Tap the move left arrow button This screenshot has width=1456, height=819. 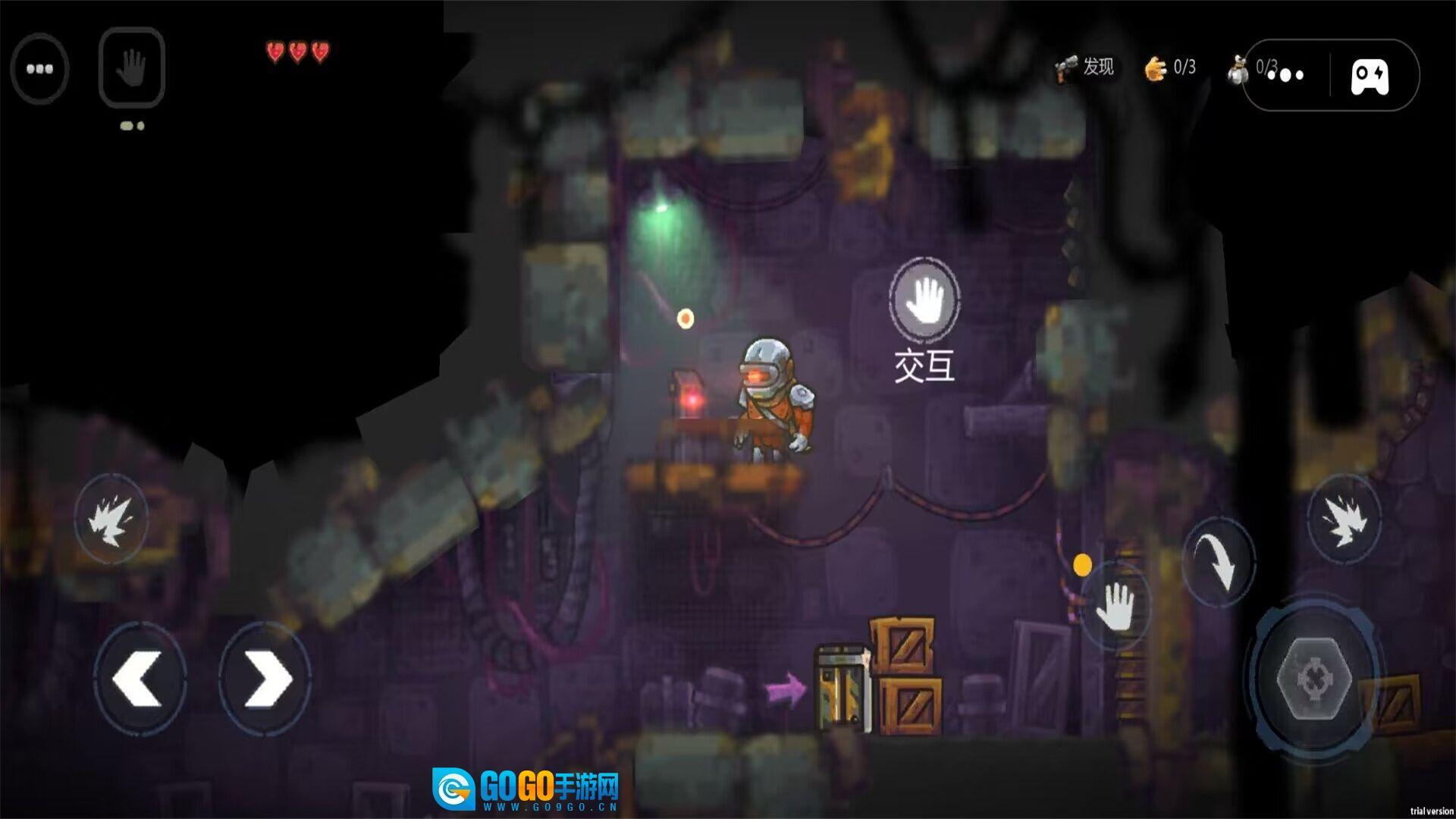click(140, 679)
